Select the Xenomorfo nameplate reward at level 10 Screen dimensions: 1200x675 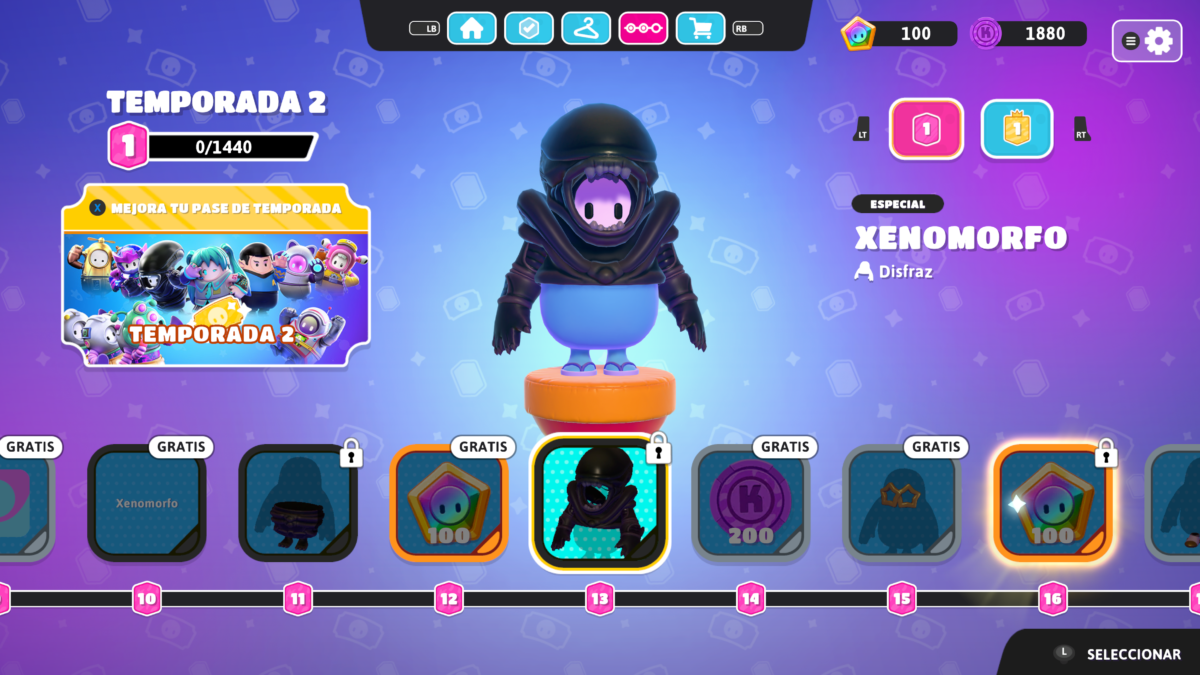[x=147, y=503]
